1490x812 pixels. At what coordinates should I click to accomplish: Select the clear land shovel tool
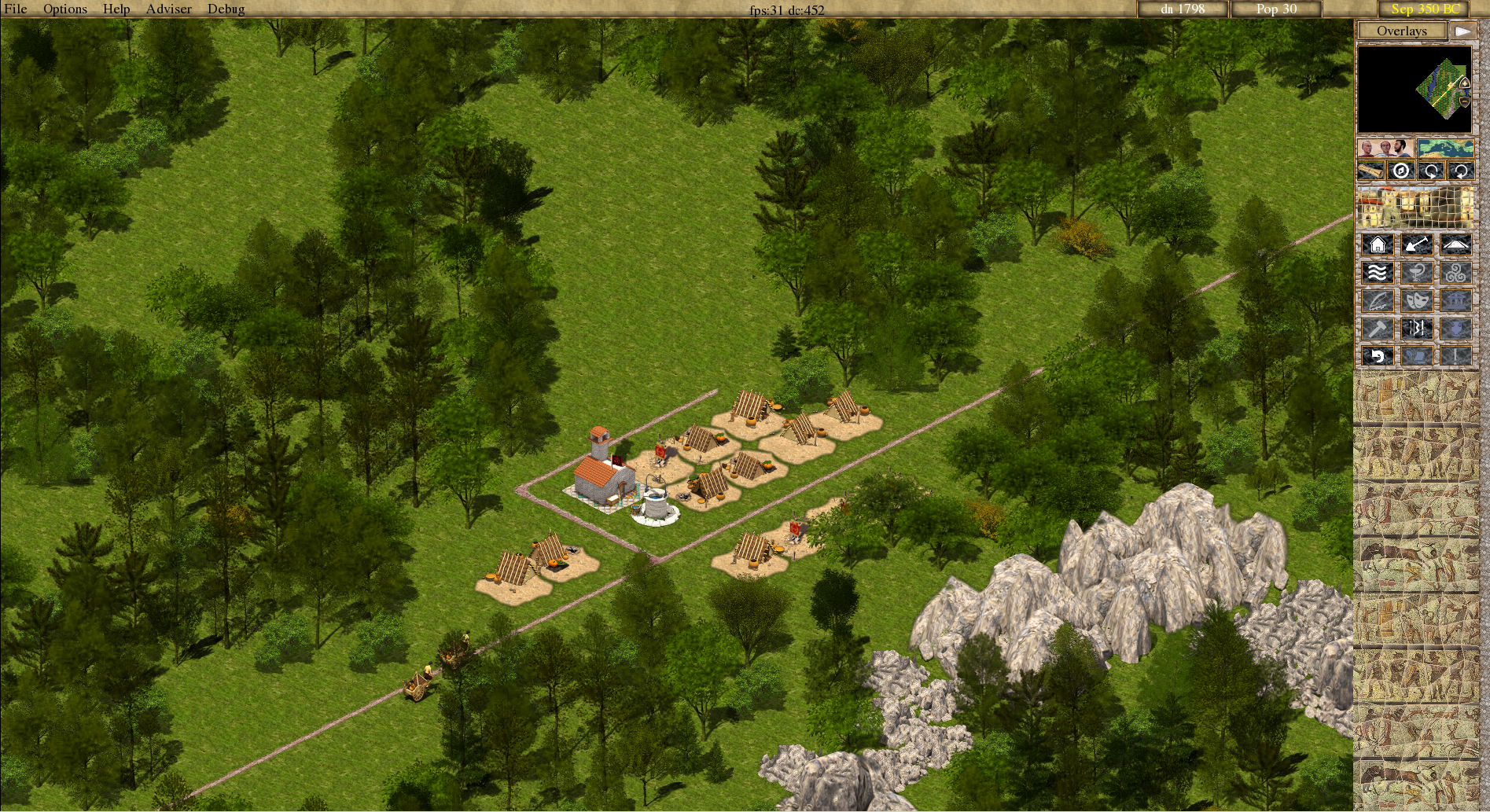coord(1416,244)
